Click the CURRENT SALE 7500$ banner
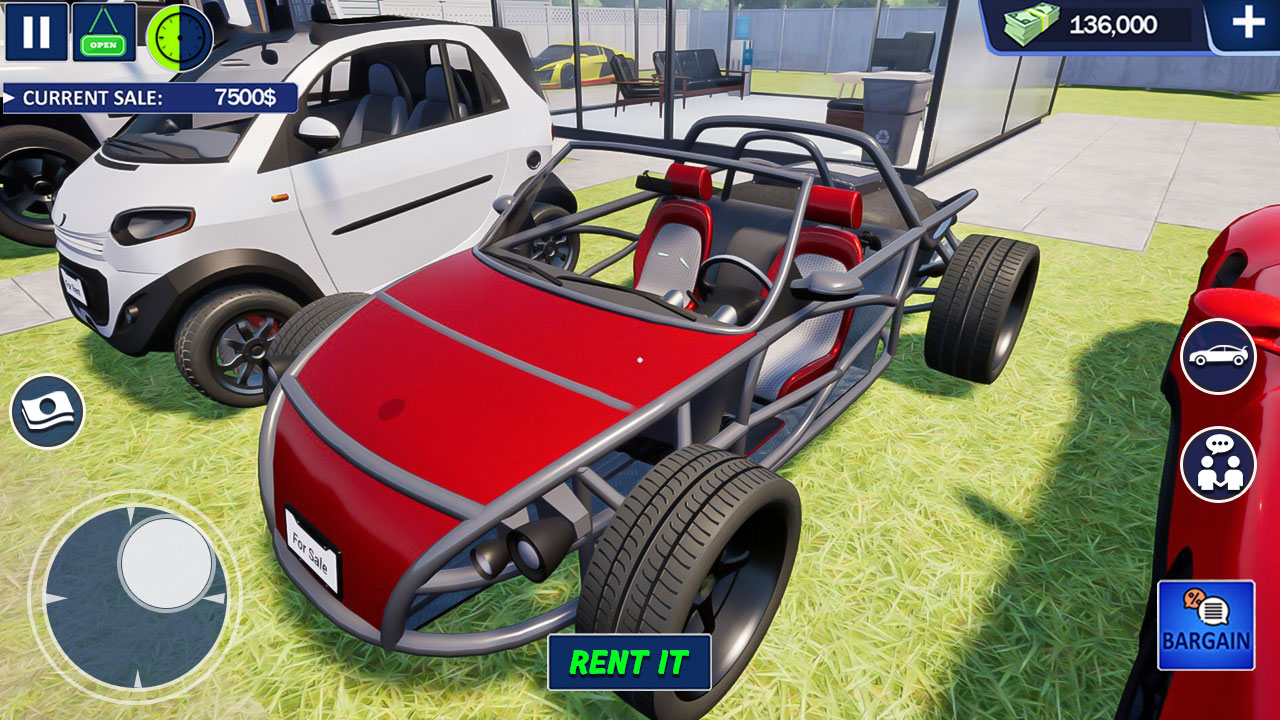The width and height of the screenshot is (1280, 720). (150, 98)
